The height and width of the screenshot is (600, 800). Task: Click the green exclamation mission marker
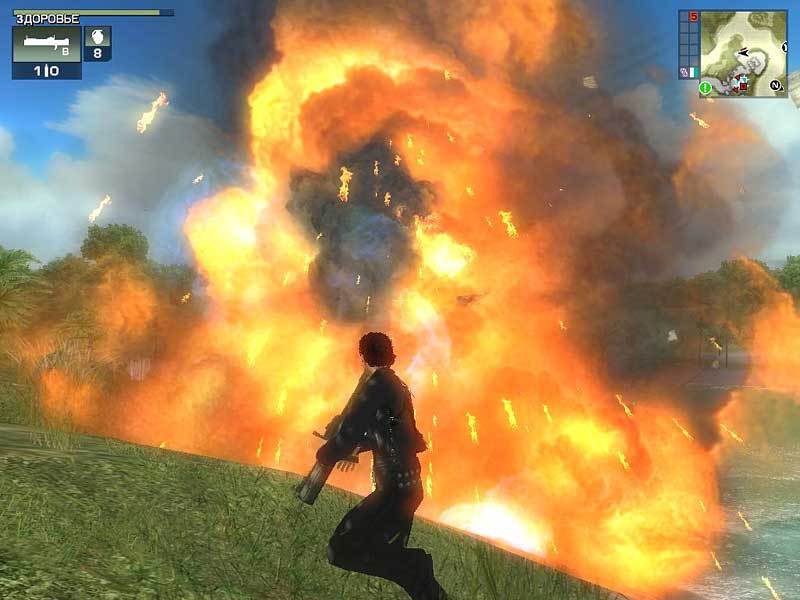705,89
